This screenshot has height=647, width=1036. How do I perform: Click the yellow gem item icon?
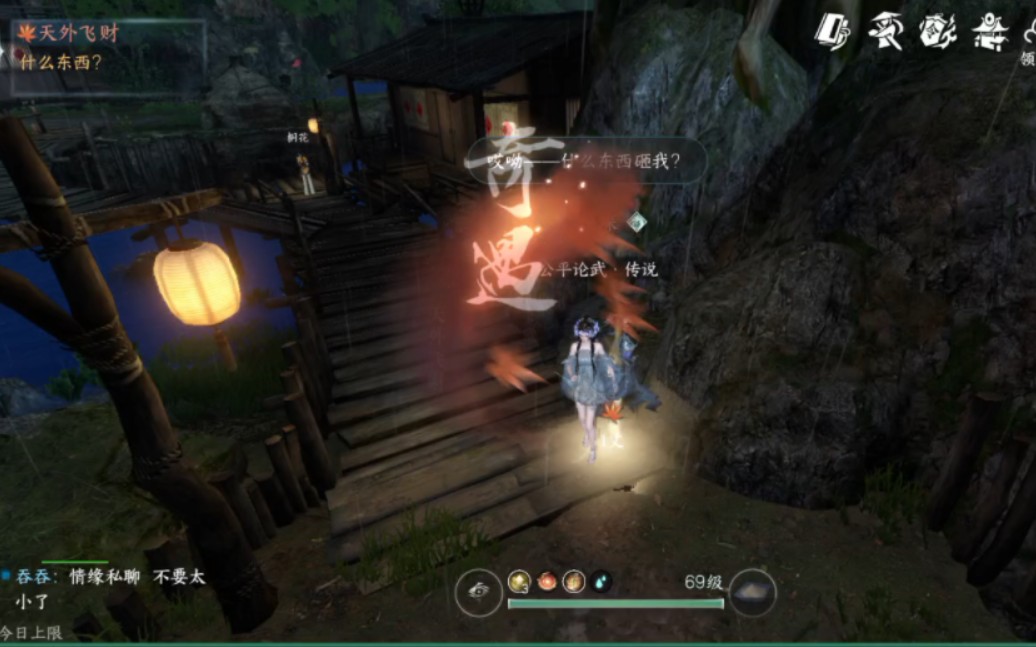point(519,581)
